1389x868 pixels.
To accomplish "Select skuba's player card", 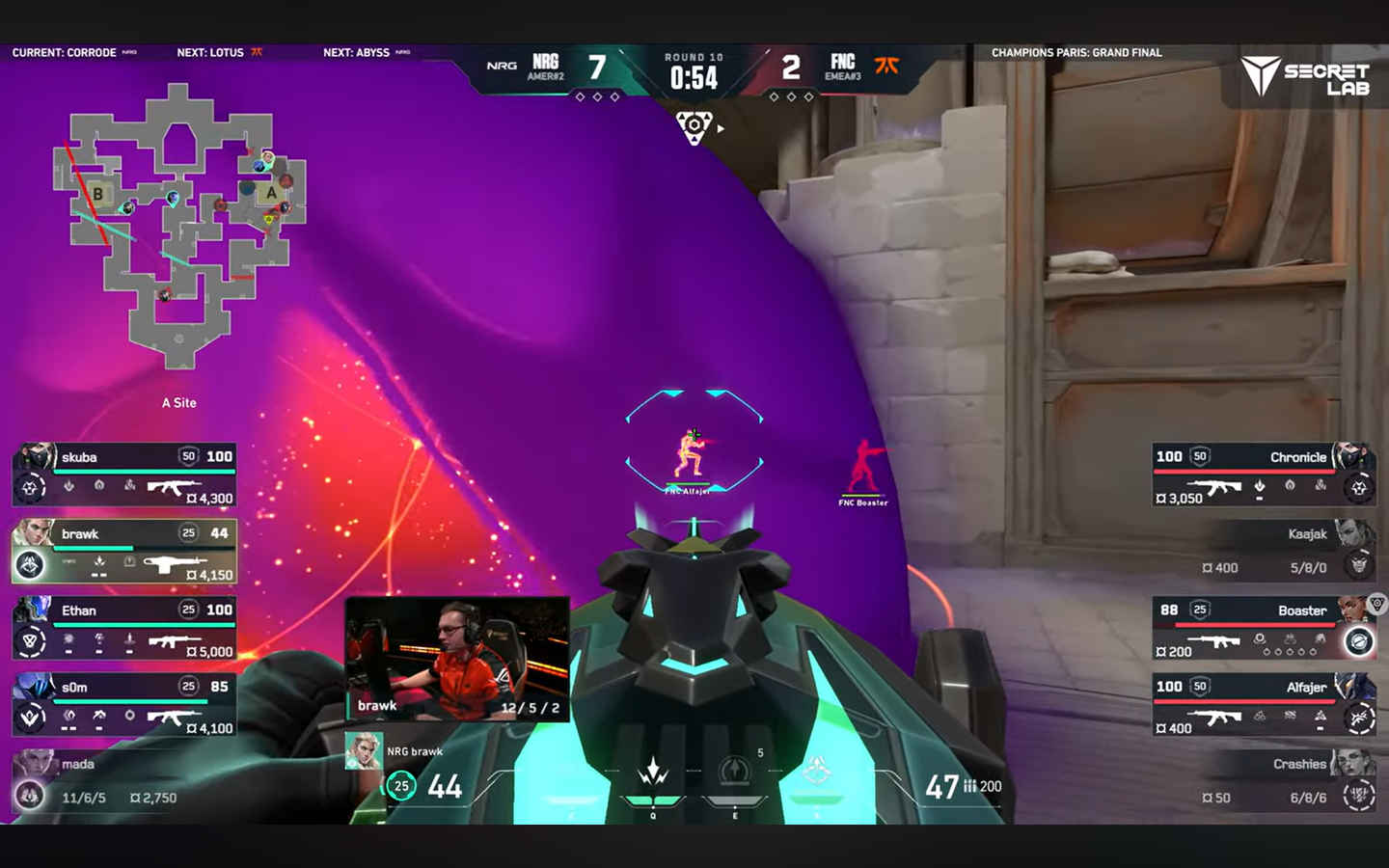I will tap(124, 475).
